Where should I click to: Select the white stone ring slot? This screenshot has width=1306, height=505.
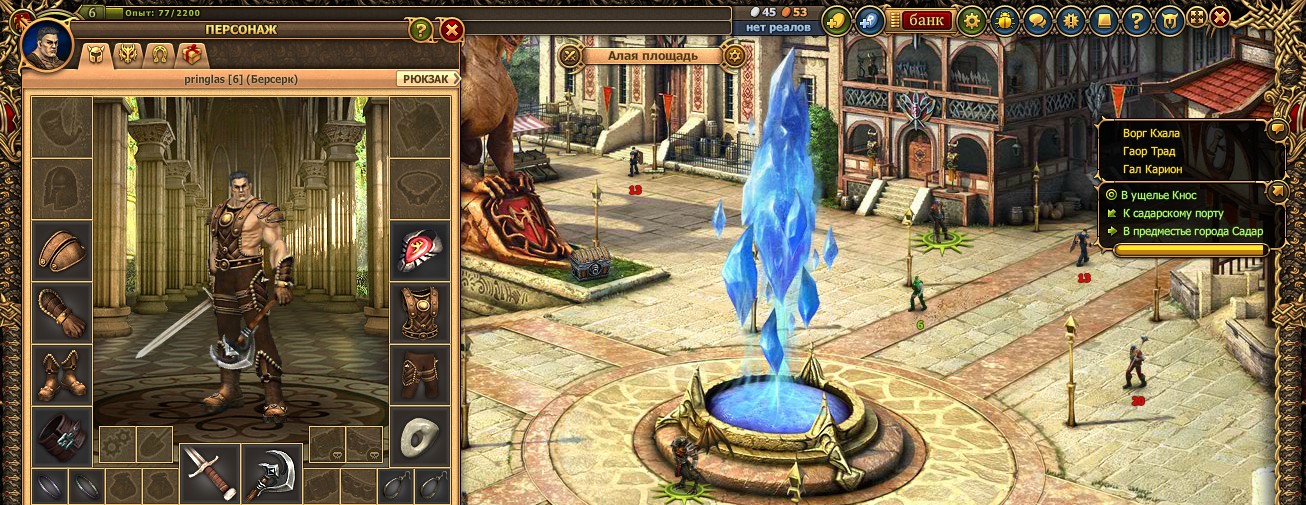click(419, 436)
